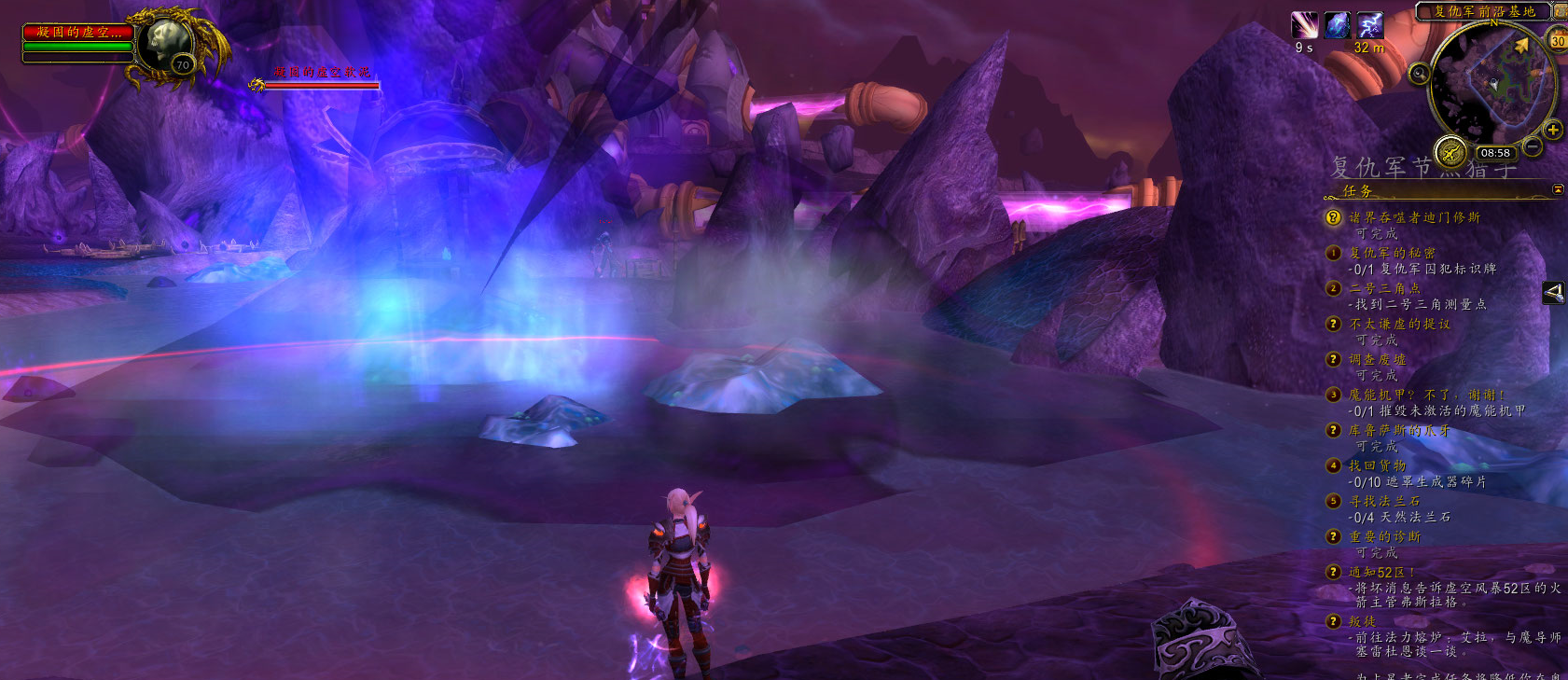Use the quest item button beside 二号三角点
Viewport: 1568px width, 680px height.
(1553, 293)
